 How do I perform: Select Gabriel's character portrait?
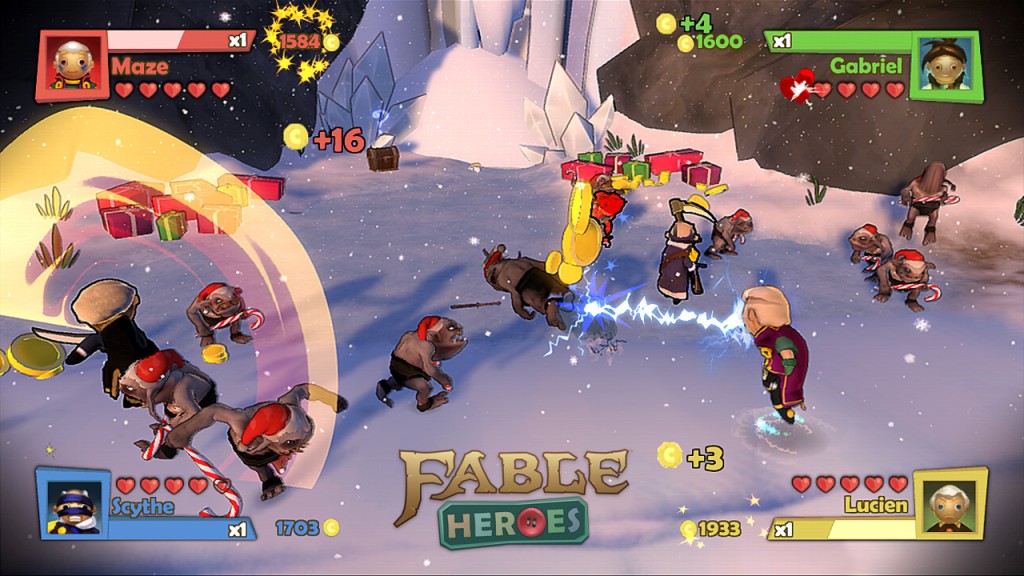[x=945, y=66]
